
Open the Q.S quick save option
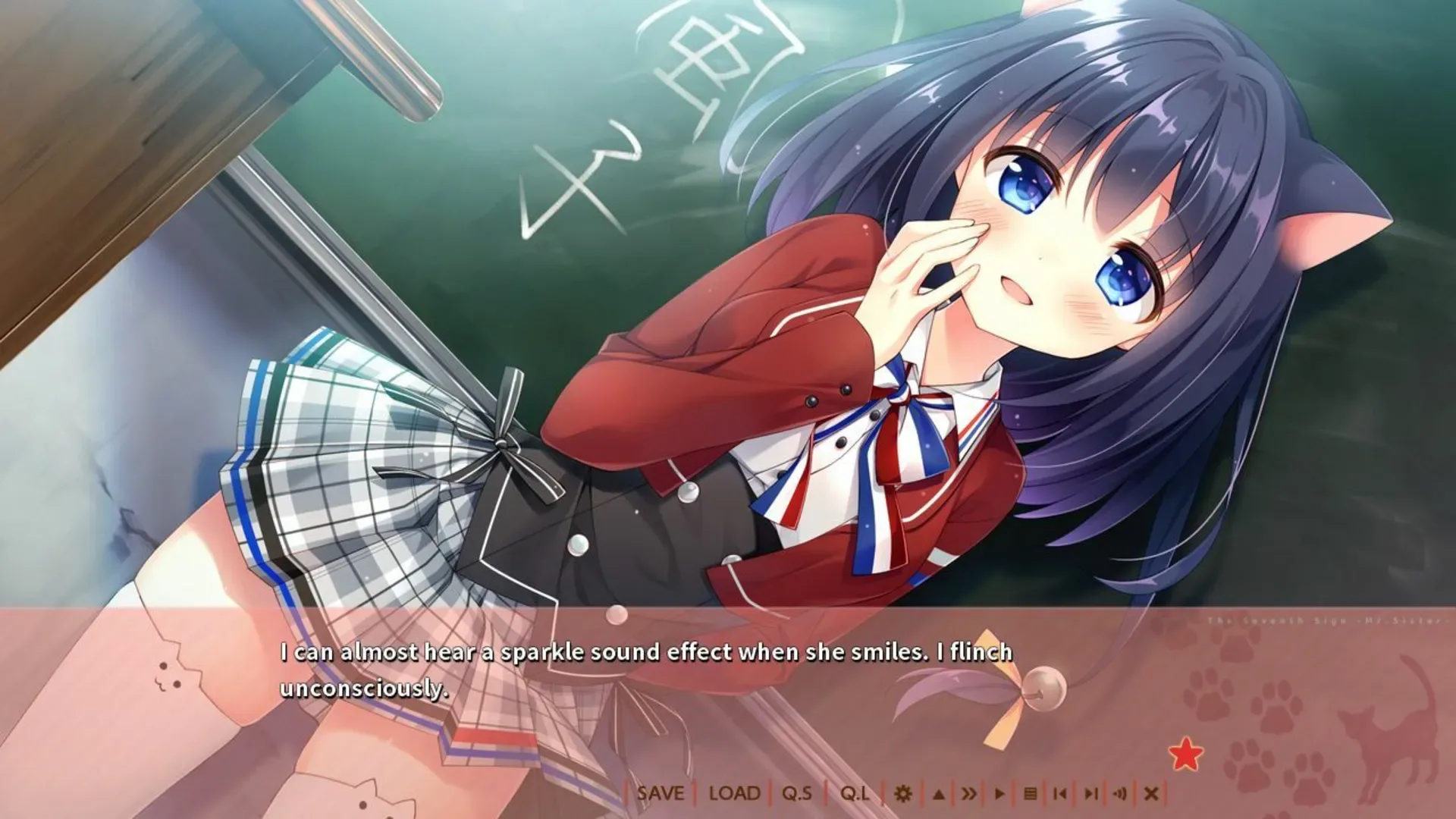pos(798,794)
